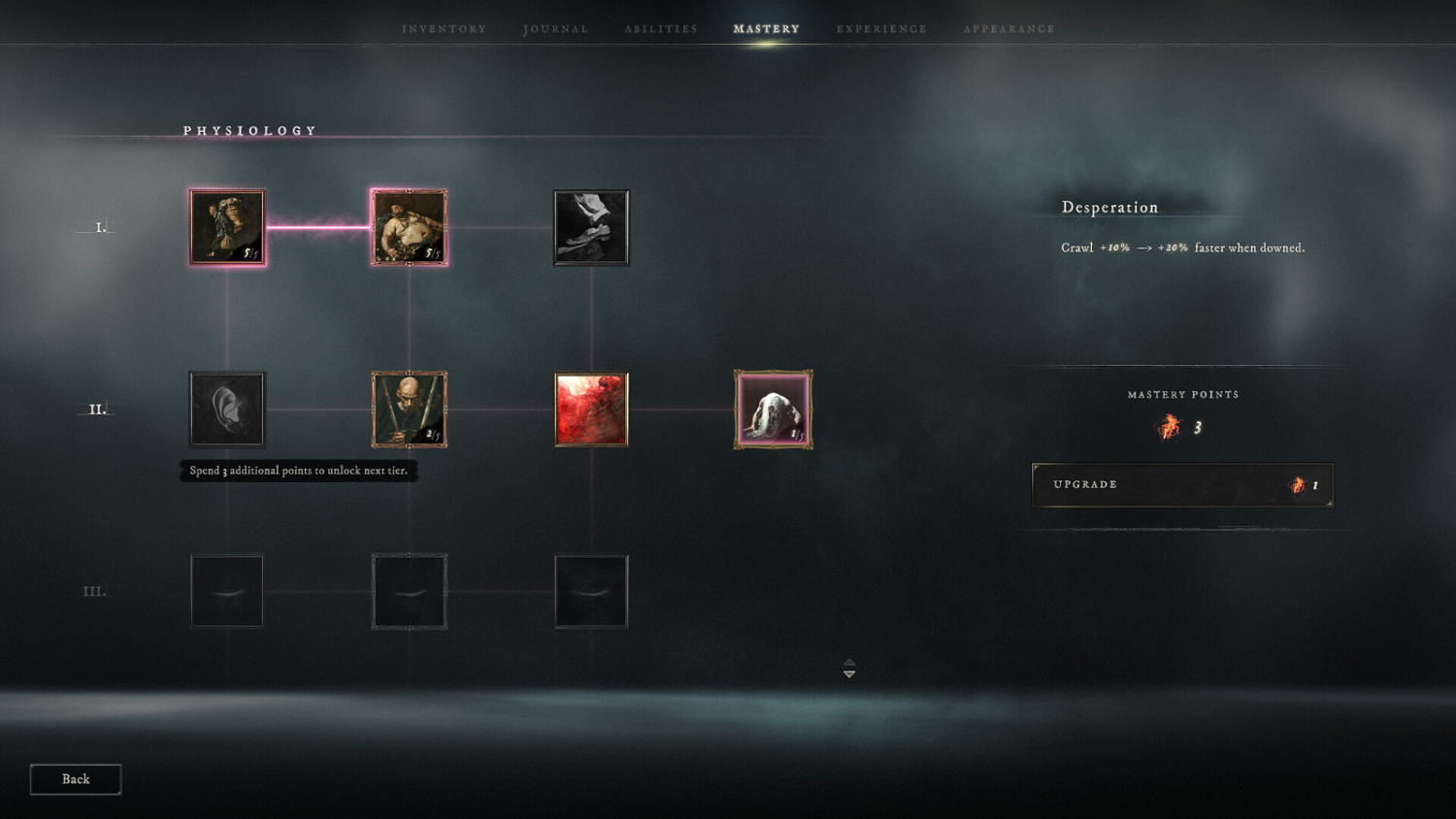Select the 2/5 ranked skill in tier II

(409, 409)
